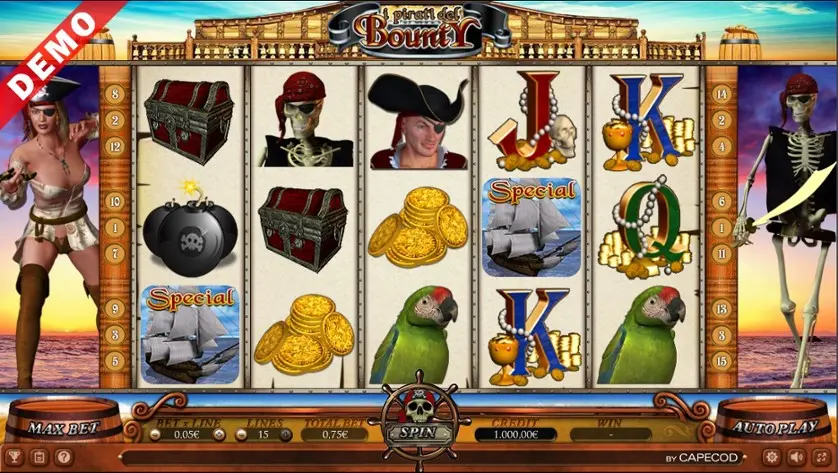This screenshot has height=473, width=838.
Task: Start AUTO PLAY on the barrel
Action: click(x=774, y=428)
